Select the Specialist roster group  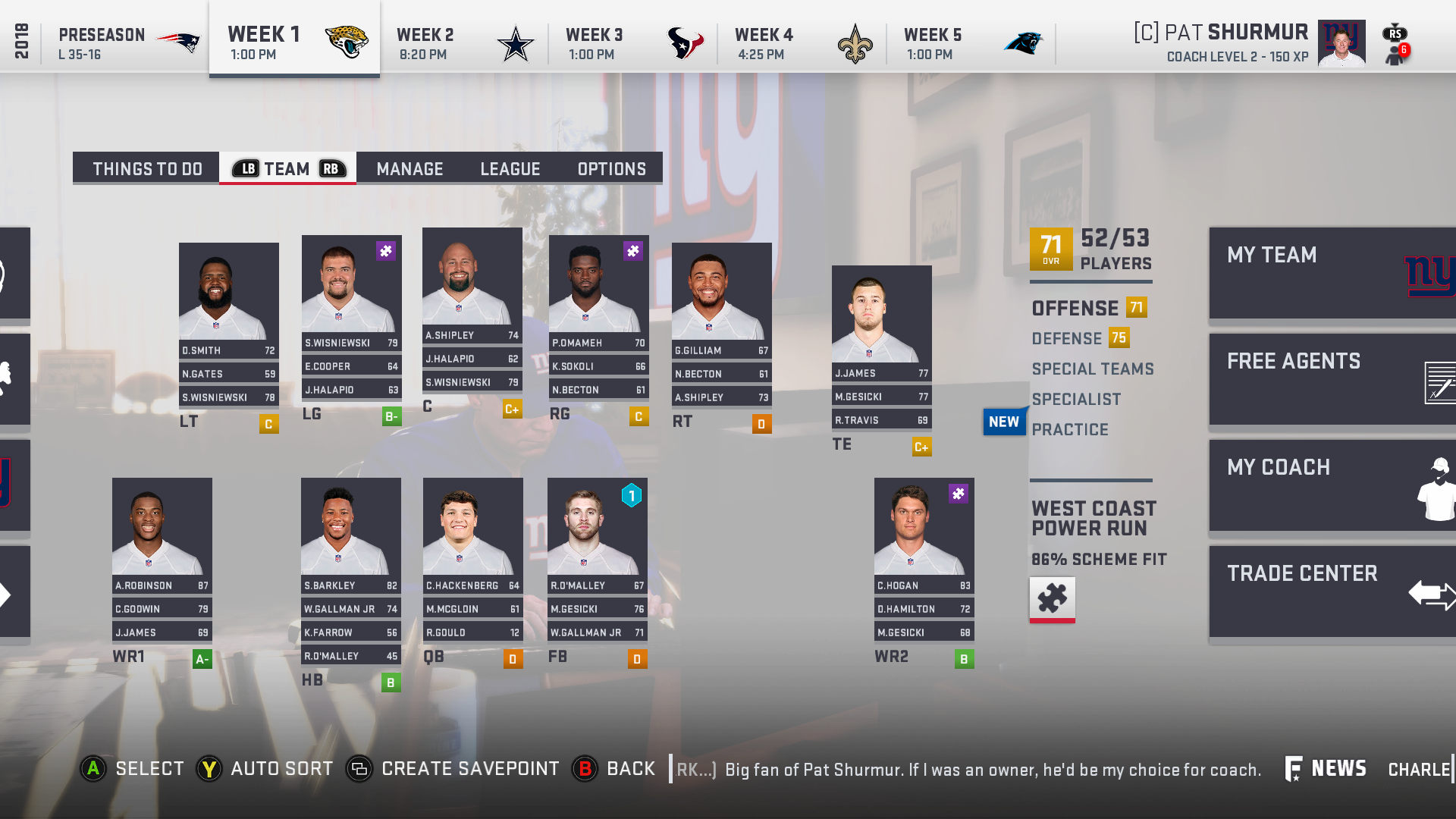(x=1075, y=400)
